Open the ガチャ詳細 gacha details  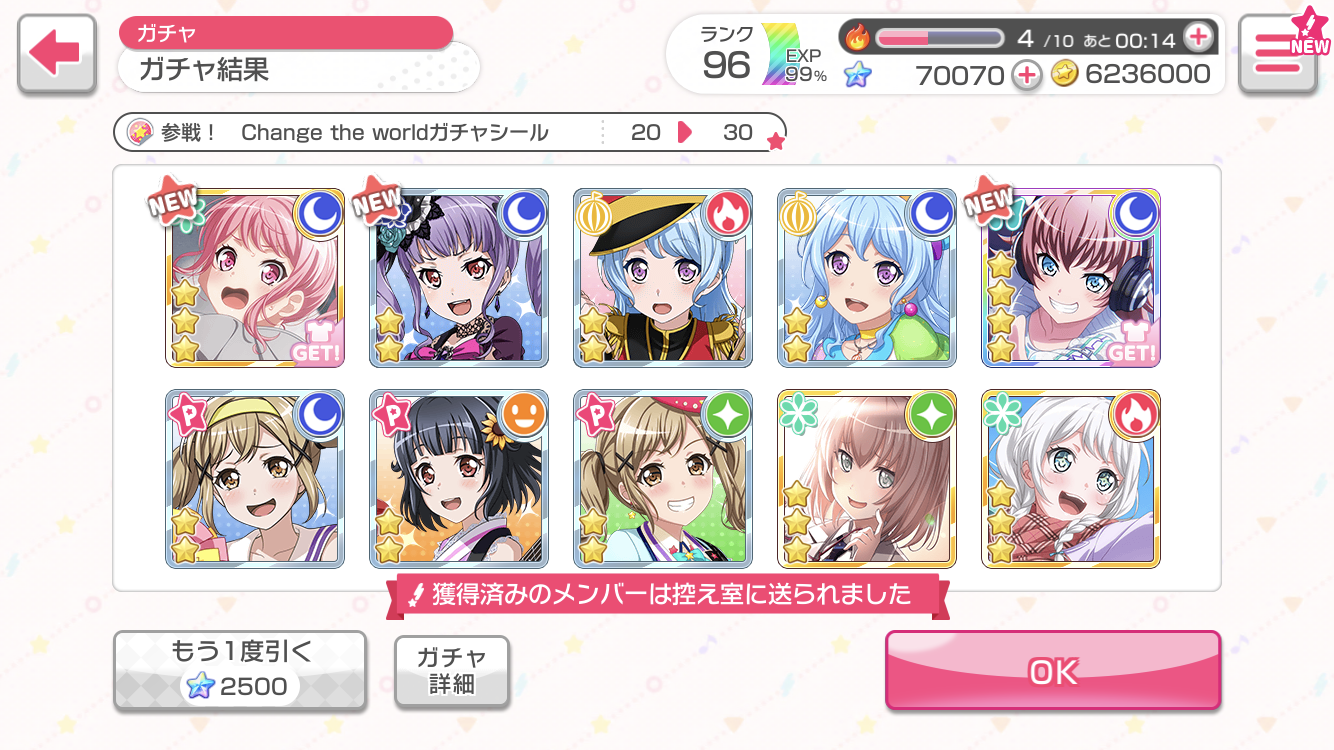(x=452, y=671)
